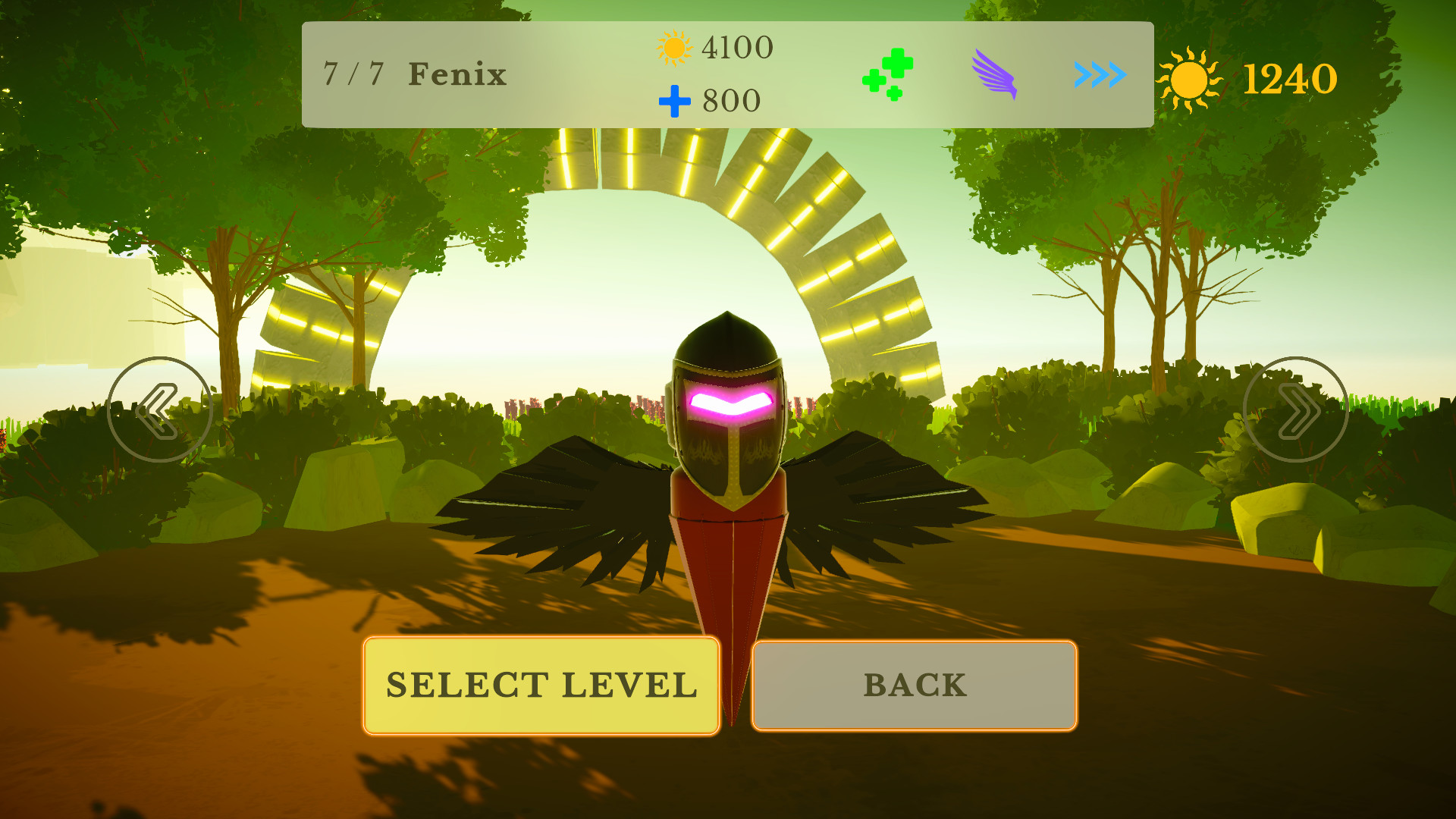
Task: Click the blue speed boost arrows icon
Action: (x=1099, y=76)
